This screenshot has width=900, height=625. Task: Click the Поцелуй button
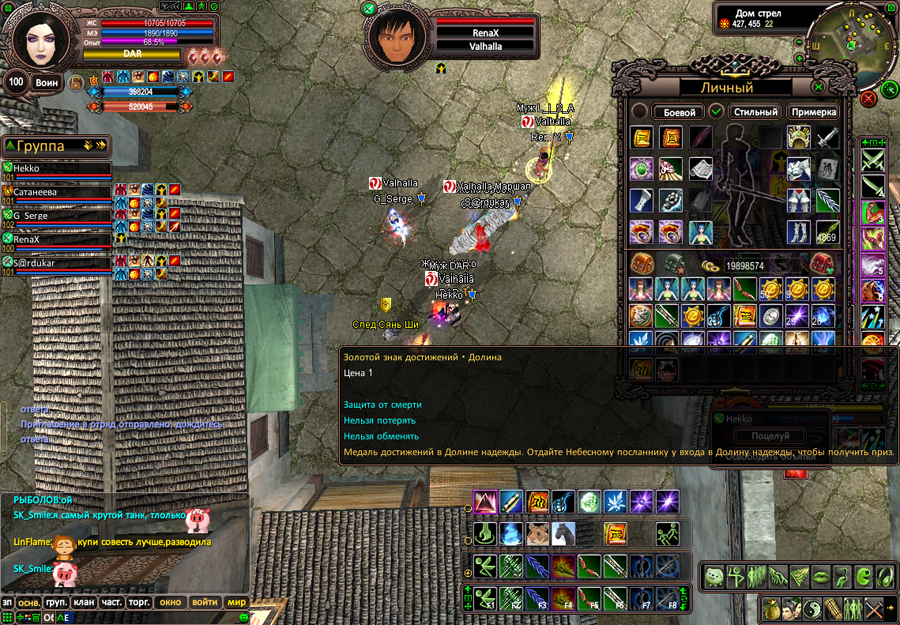click(769, 436)
